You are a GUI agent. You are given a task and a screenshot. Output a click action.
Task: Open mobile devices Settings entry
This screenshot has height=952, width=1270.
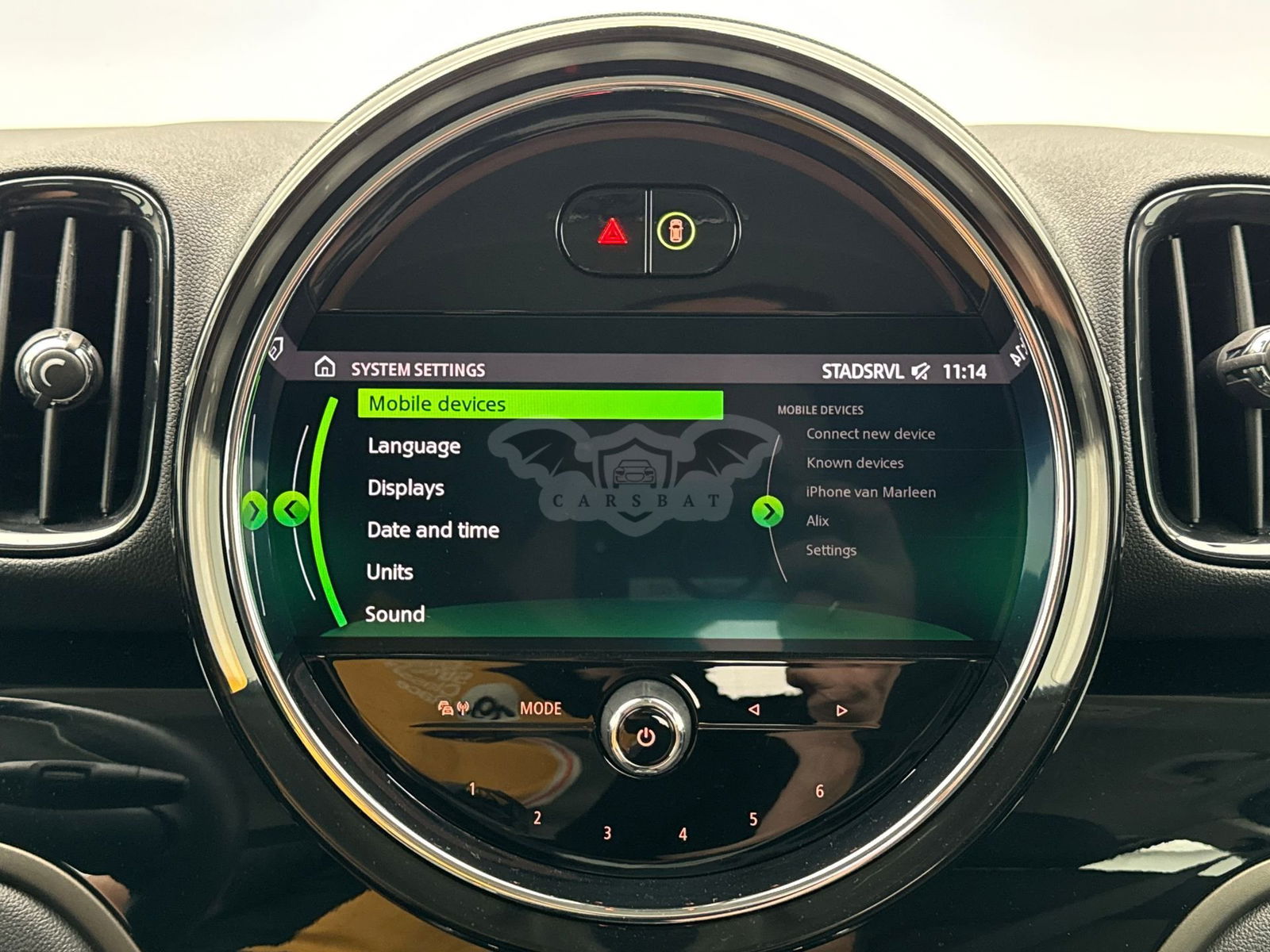click(x=830, y=550)
